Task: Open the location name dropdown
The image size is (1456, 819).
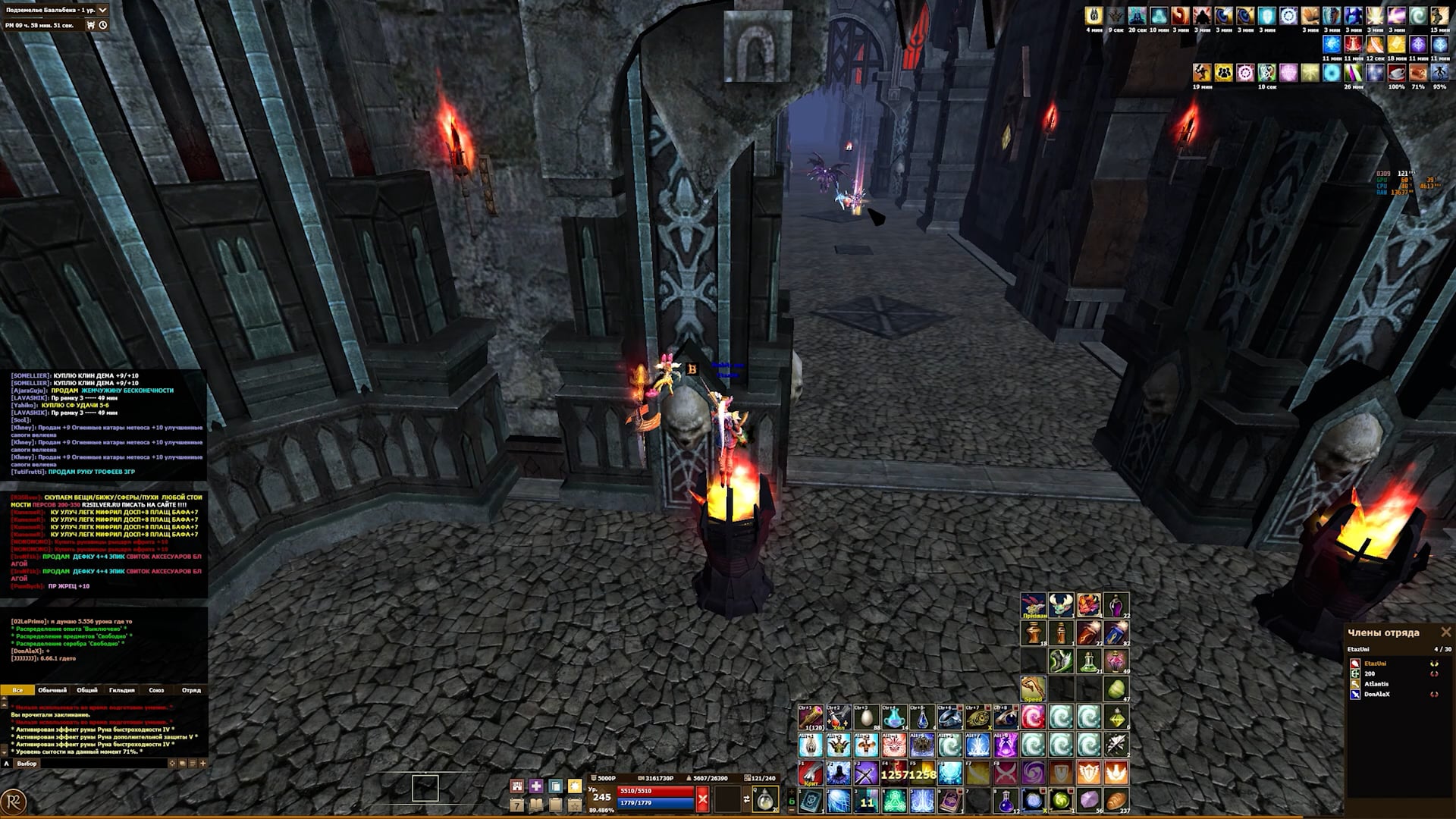Action: pyautogui.click(x=102, y=10)
